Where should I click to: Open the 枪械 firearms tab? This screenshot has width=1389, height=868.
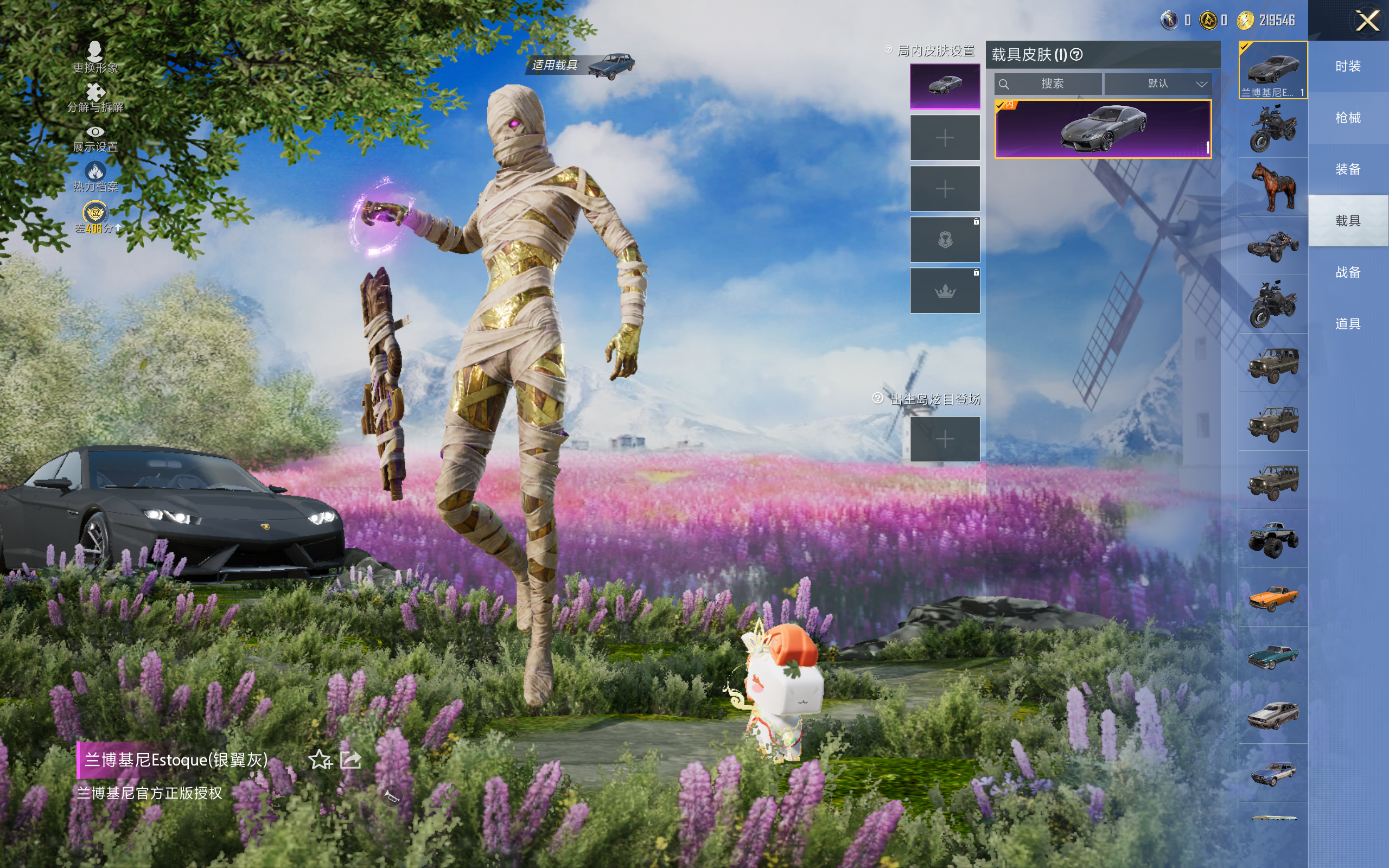1348,118
